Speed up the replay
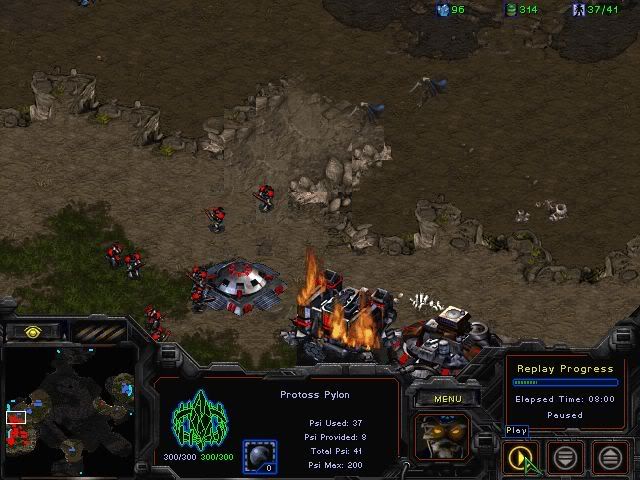The width and height of the screenshot is (640, 480). coord(612,457)
